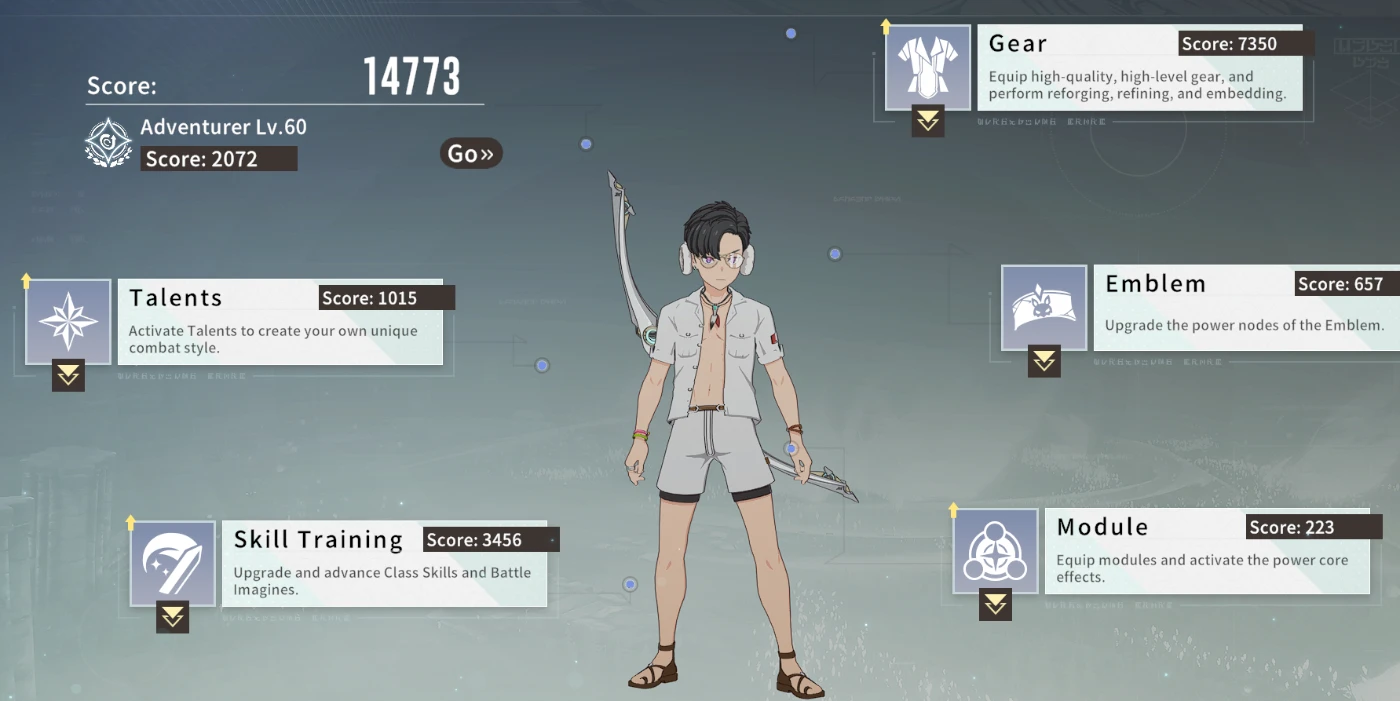
Task: Expand the arrow under the Emblem icon
Action: (x=1045, y=361)
